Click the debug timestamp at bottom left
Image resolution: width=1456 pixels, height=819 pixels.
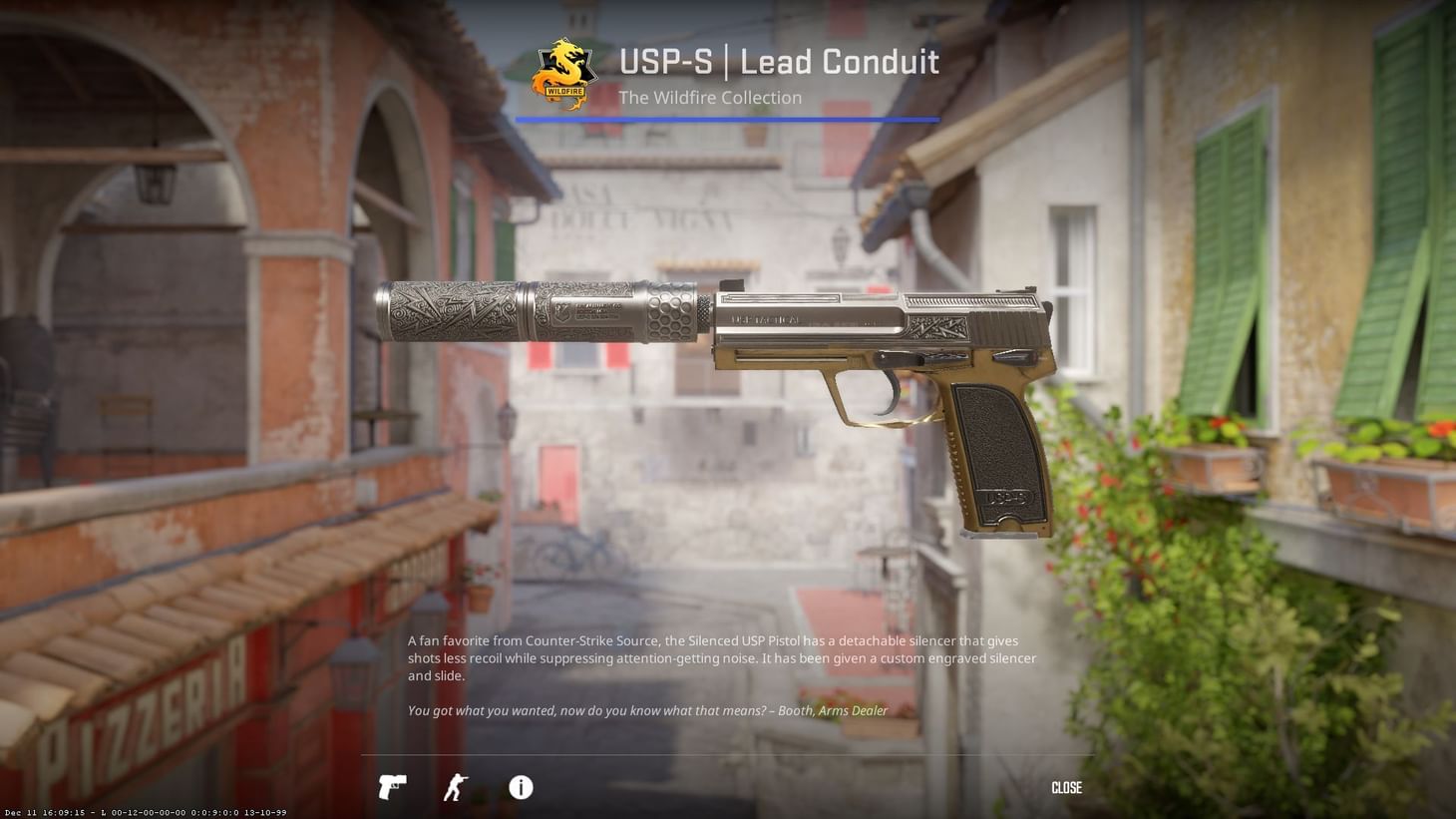coord(143,812)
